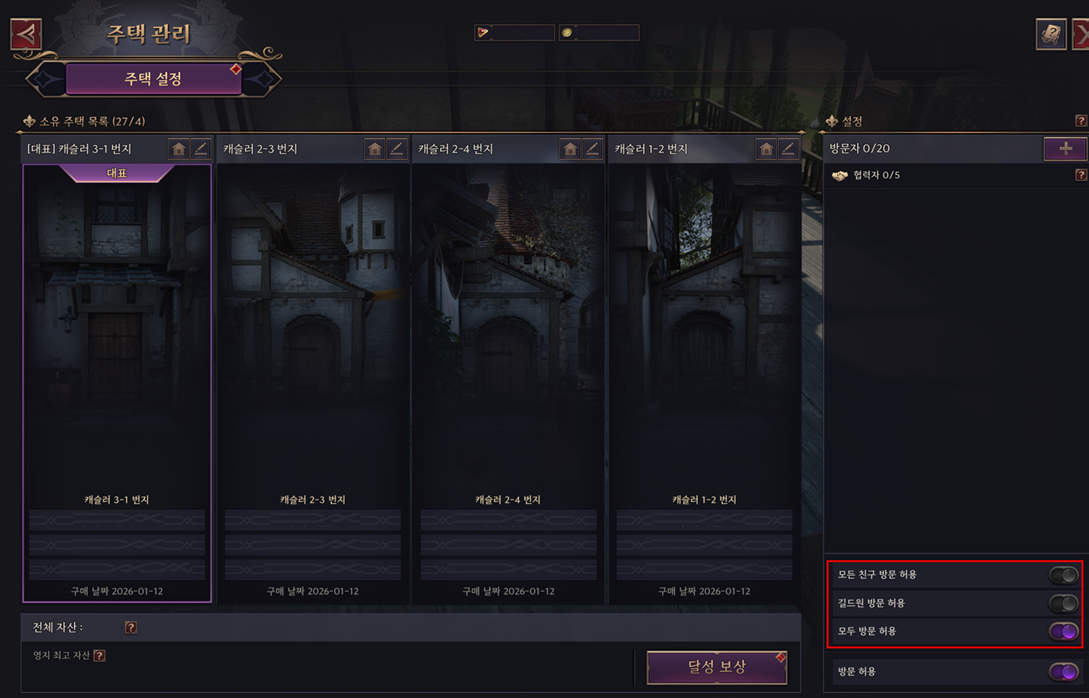Toggle 모든 친구 방문 허용
Screen dimensions: 1089x698
(x=1063, y=575)
